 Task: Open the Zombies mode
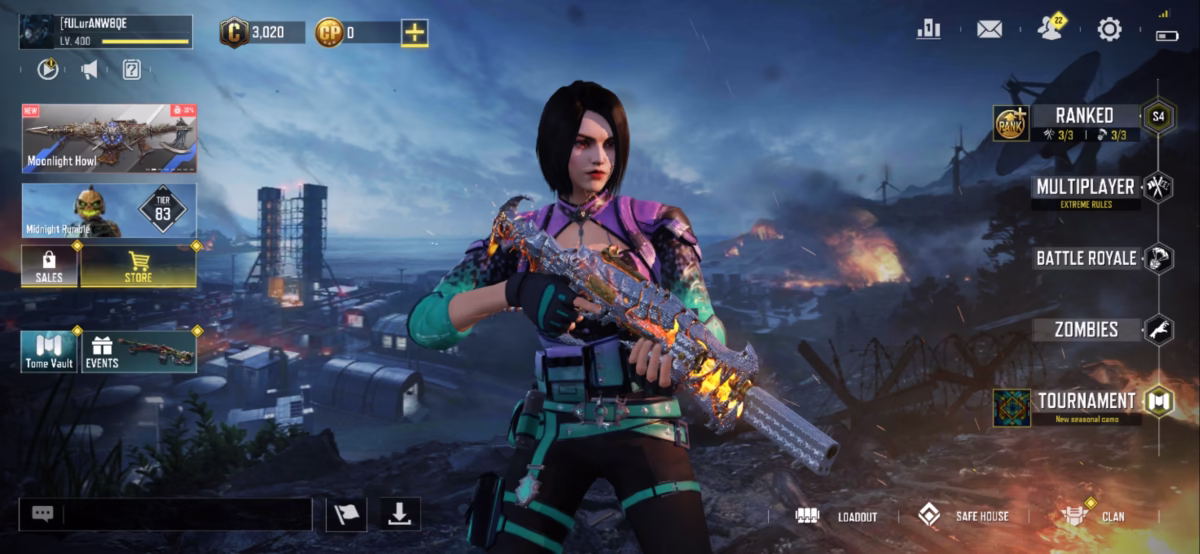click(x=1086, y=329)
